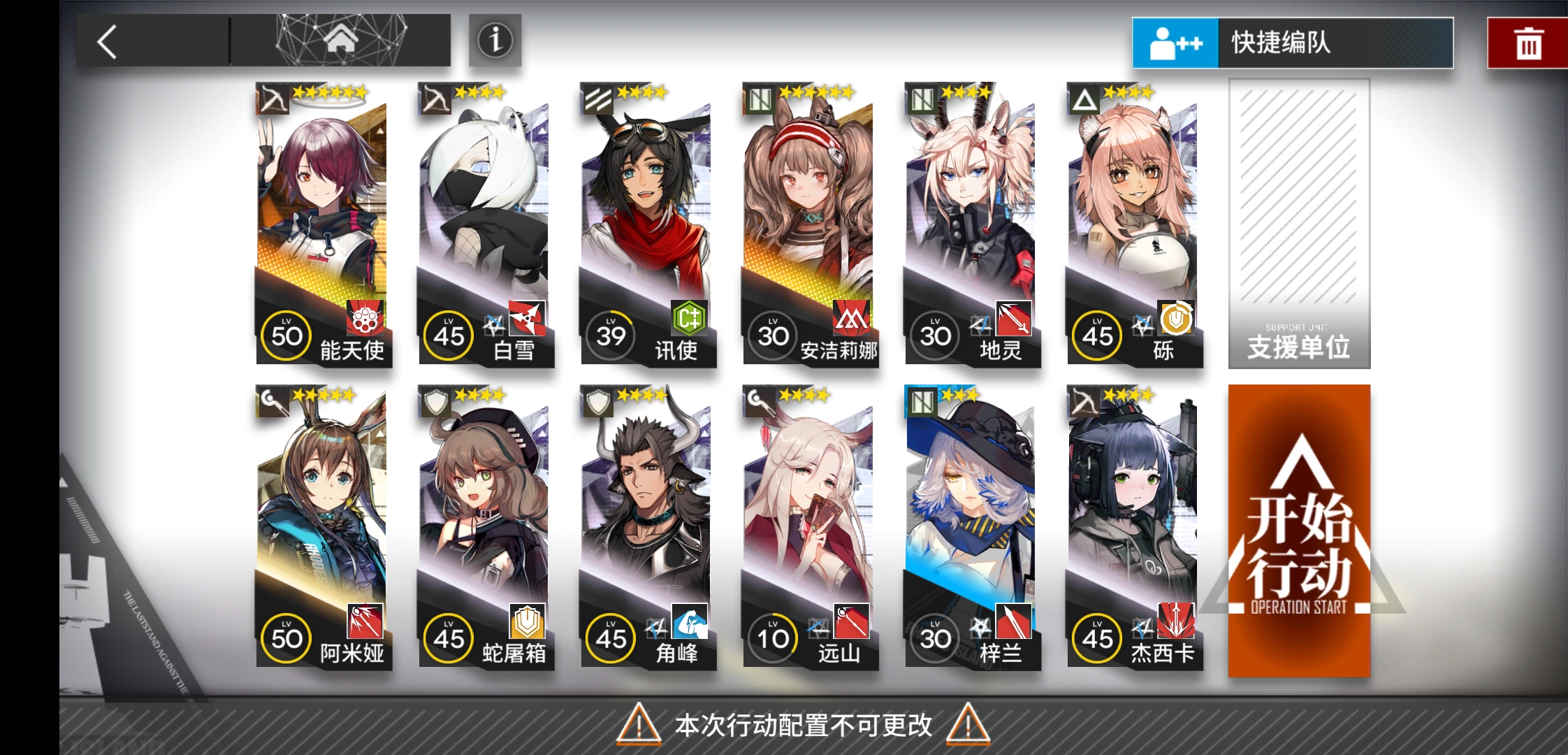
Task: Tap the info (i) button near the top
Action: tap(495, 41)
